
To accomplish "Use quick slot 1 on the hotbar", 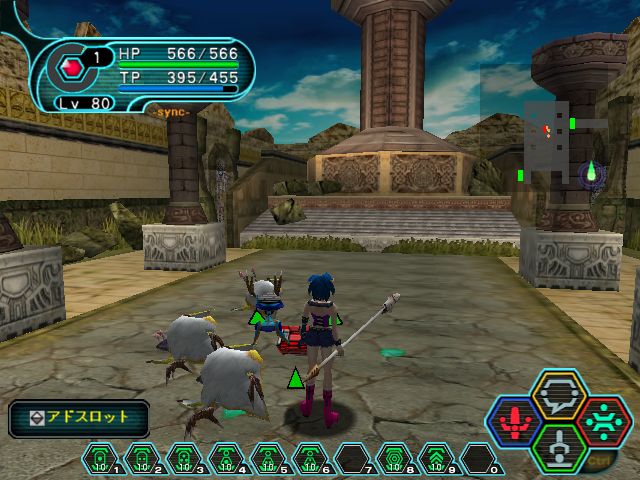I will click(x=100, y=460).
